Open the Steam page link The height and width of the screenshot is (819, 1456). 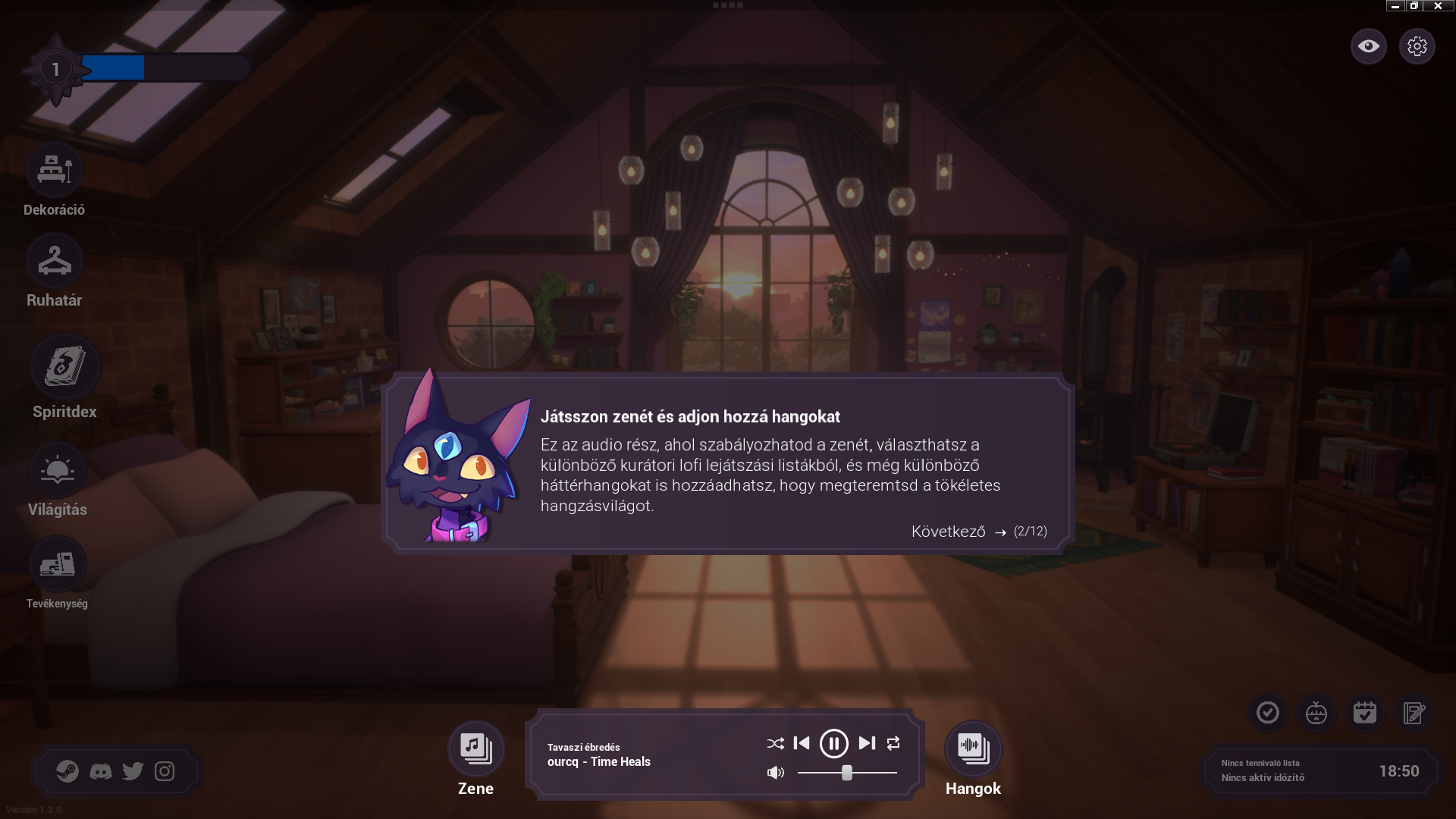67,771
